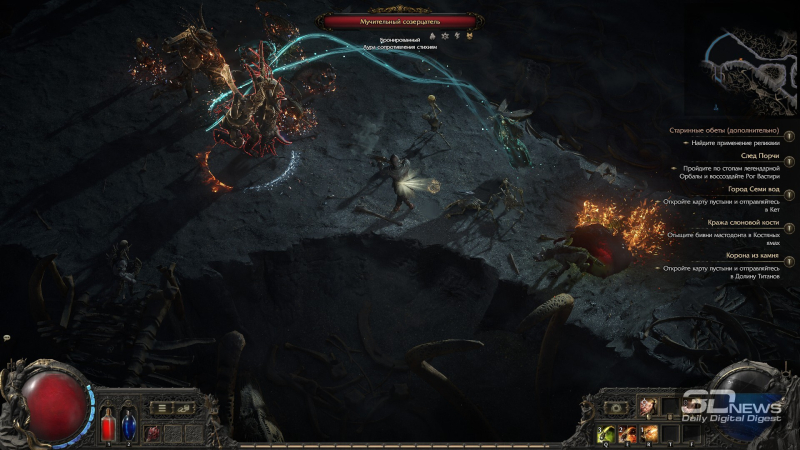Activate the green skill bound to Q
The image size is (800, 450).
(x=606, y=432)
